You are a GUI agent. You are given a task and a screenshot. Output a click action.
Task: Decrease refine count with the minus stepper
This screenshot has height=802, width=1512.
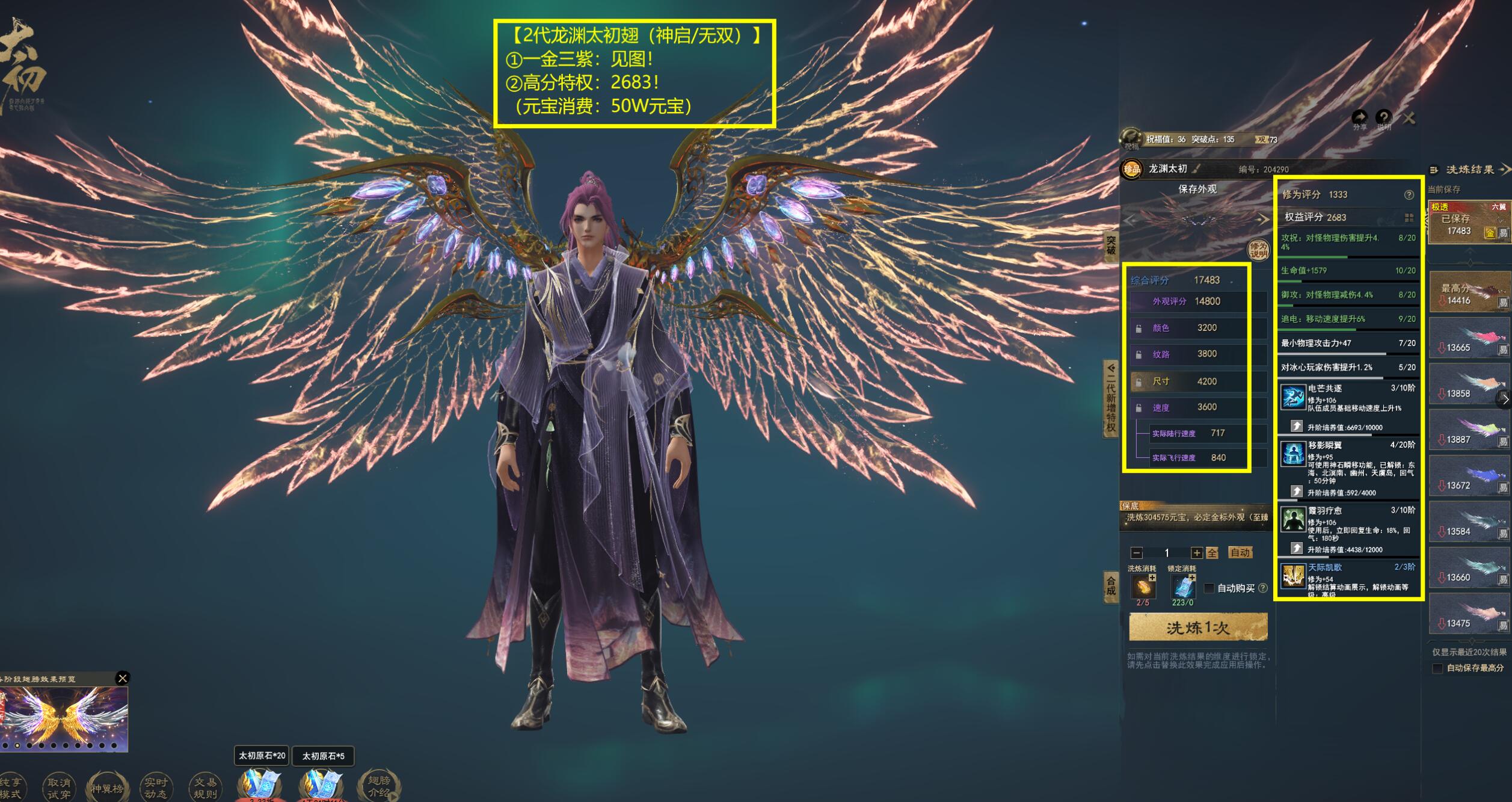tap(1136, 553)
